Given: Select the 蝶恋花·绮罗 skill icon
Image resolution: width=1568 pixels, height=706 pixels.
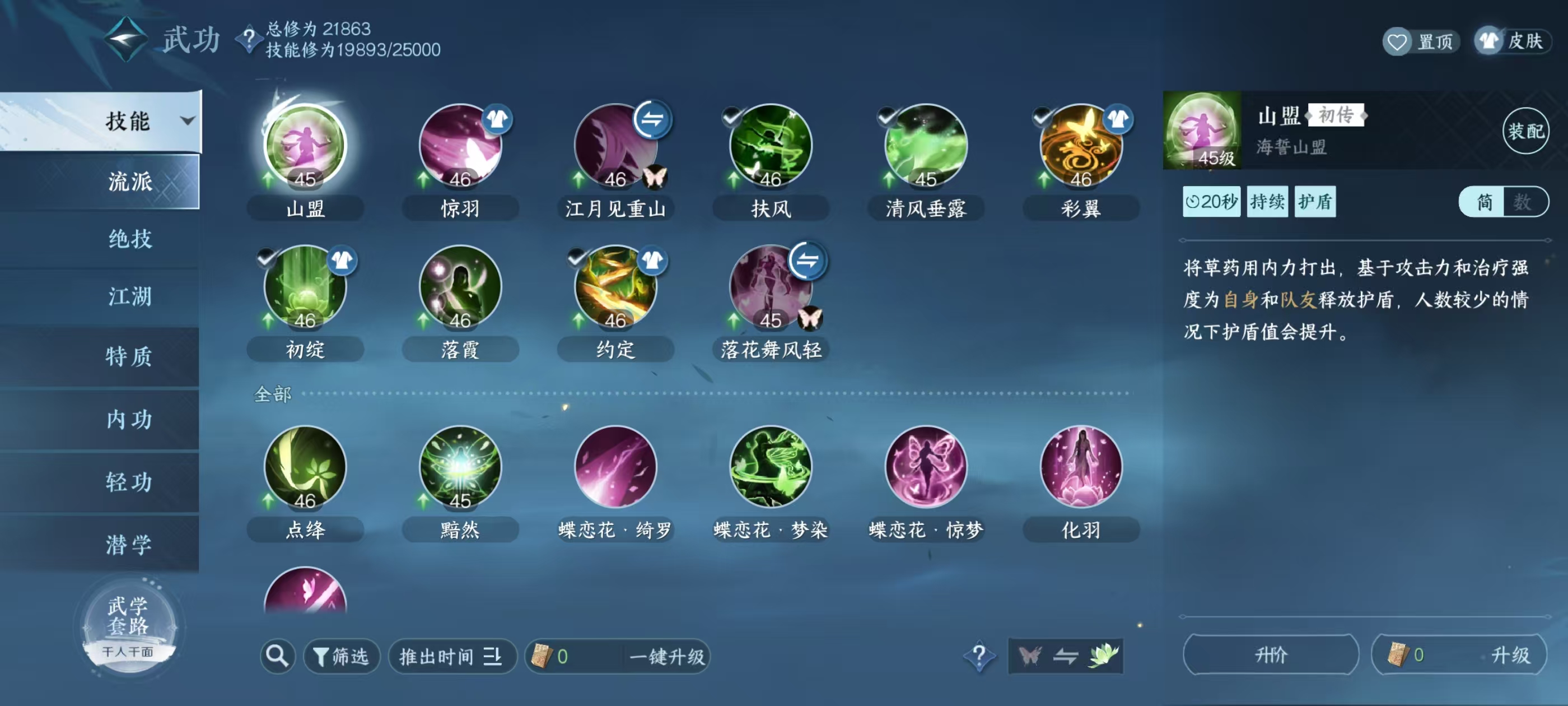Looking at the screenshot, I should 615,466.
